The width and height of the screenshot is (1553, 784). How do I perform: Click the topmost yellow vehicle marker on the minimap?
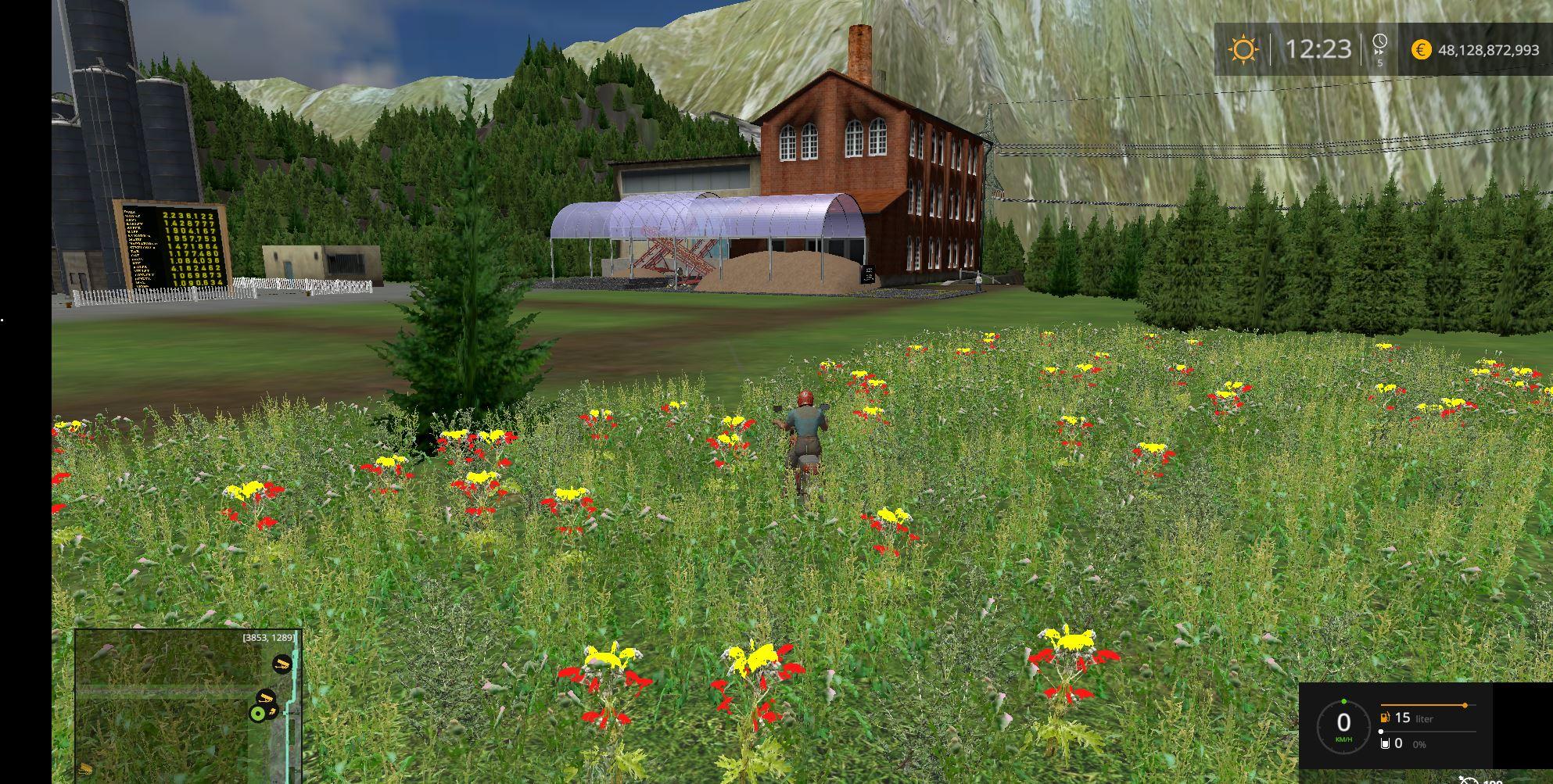tap(282, 664)
